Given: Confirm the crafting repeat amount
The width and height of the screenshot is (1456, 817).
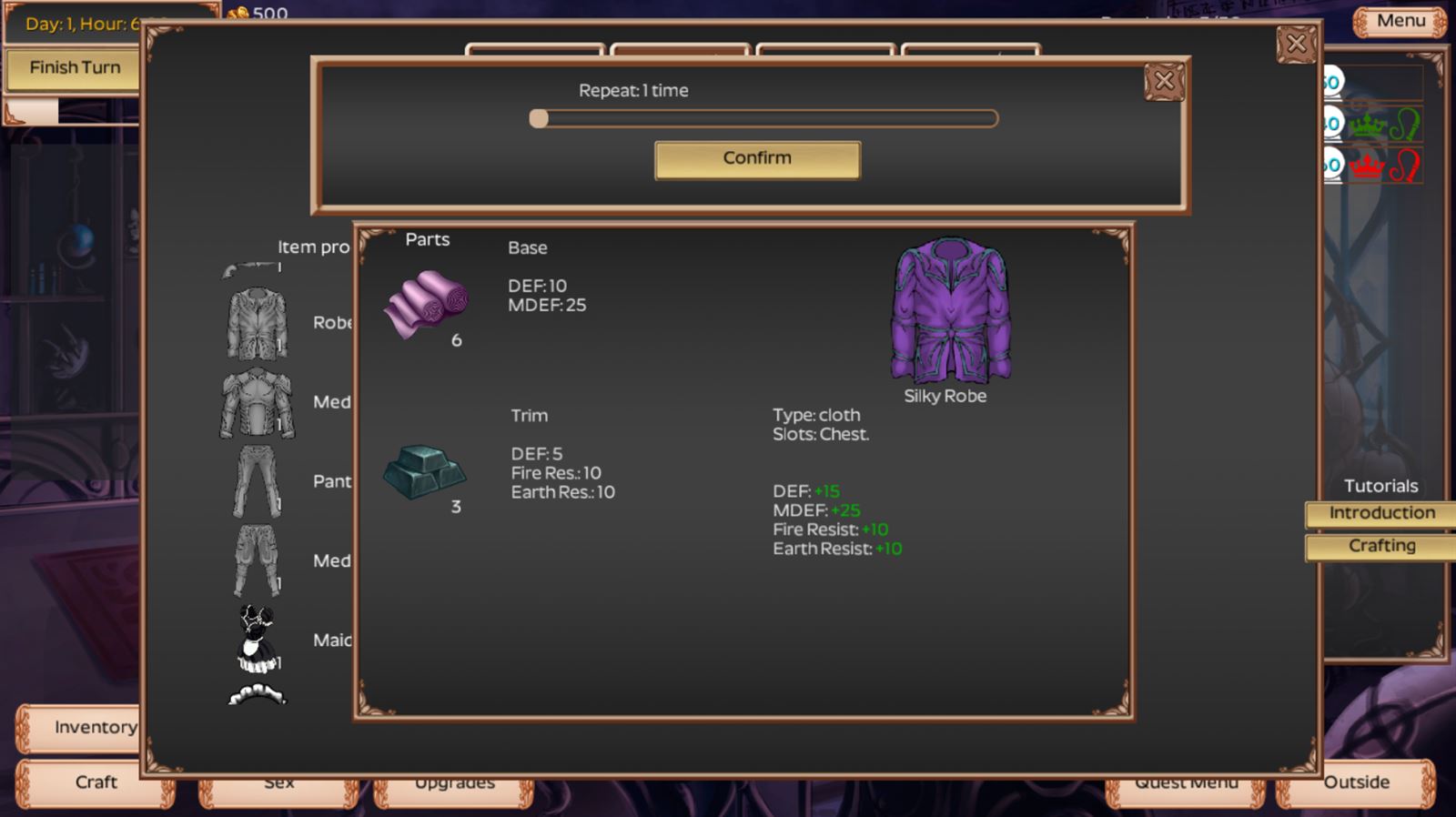Looking at the screenshot, I should tap(755, 158).
